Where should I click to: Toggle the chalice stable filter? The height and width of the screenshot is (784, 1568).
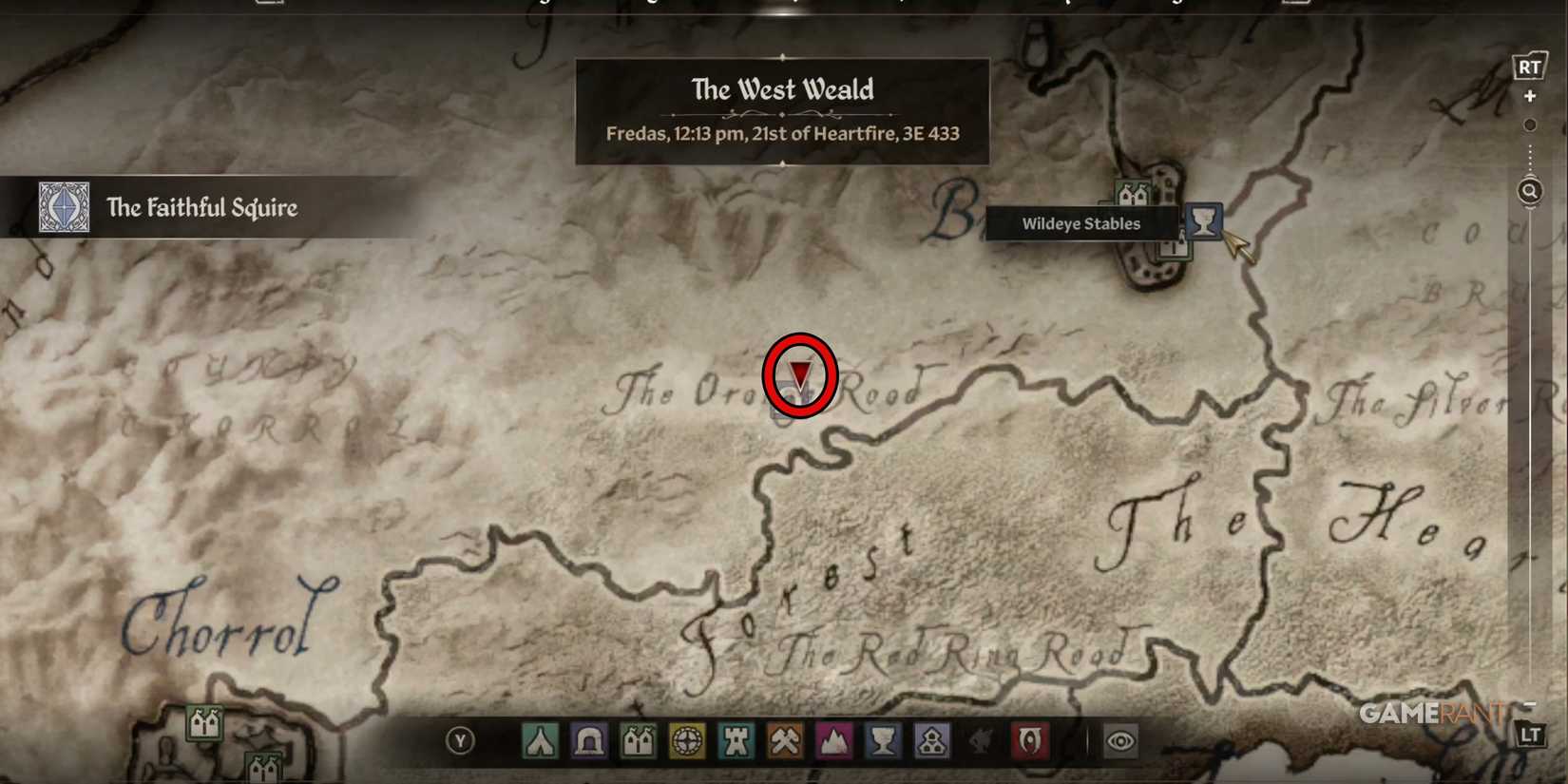[x=885, y=740]
